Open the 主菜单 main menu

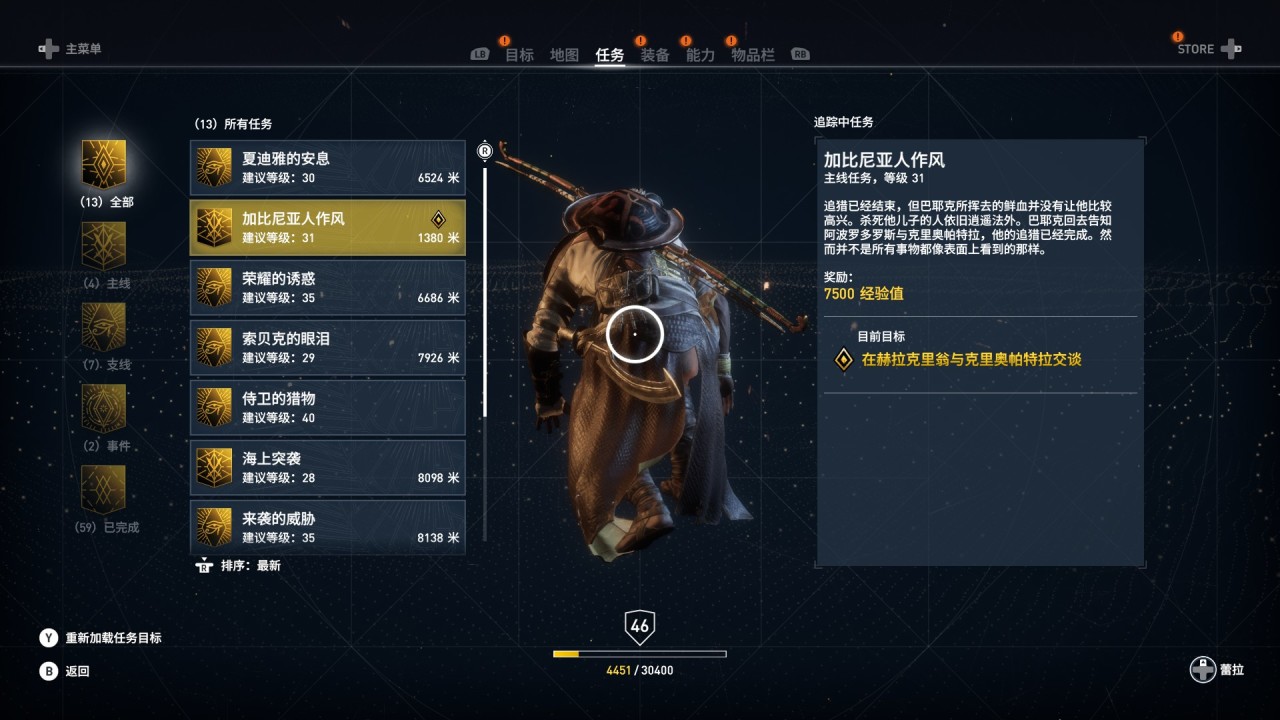pos(71,48)
